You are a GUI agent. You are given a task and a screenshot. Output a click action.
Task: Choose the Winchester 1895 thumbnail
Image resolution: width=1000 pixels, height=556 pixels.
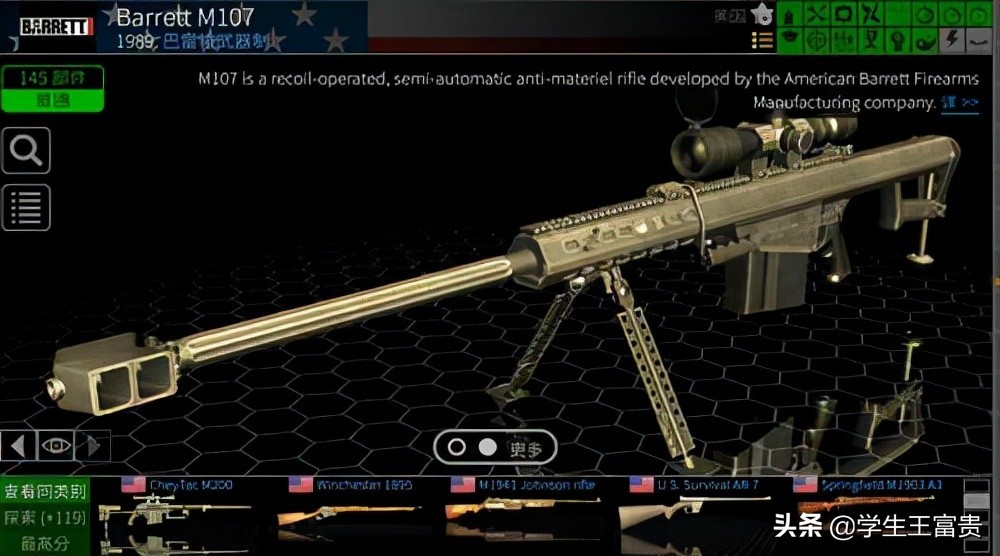[344, 508]
